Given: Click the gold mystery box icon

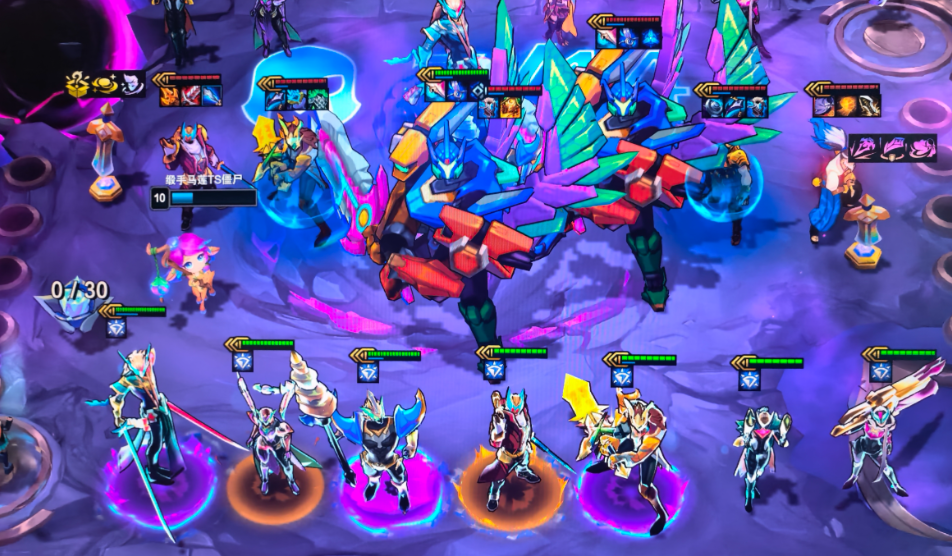Looking at the screenshot, I should click(x=78, y=85).
